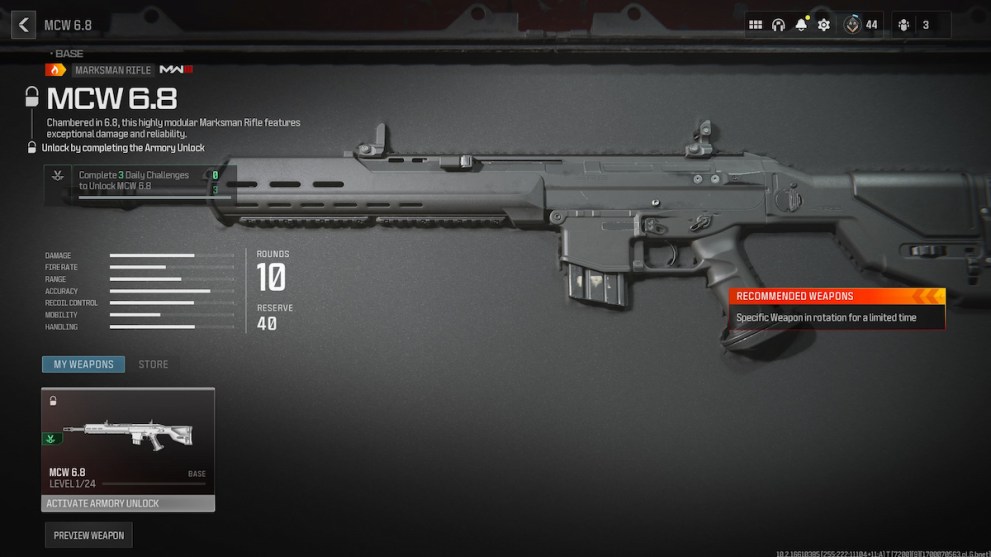991x557 pixels.
Task: Switch to the Store tab
Action: pos(153,364)
